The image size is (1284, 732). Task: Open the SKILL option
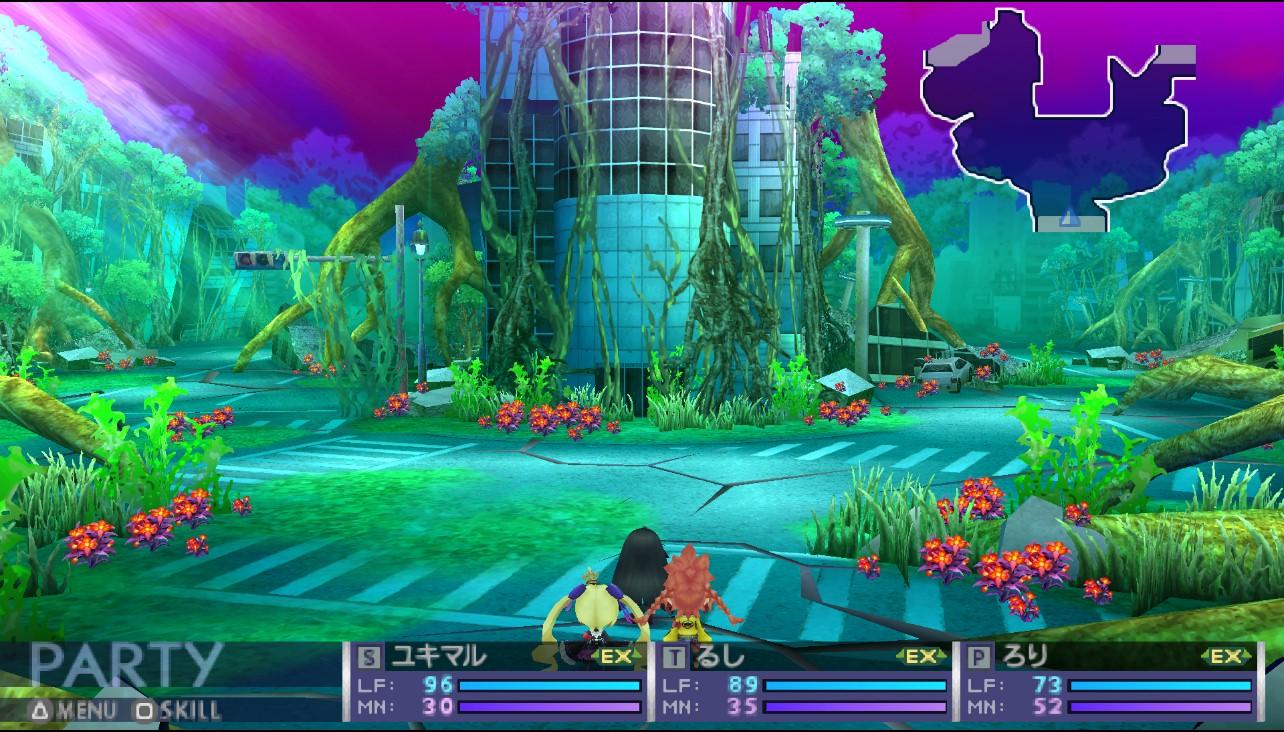click(178, 711)
